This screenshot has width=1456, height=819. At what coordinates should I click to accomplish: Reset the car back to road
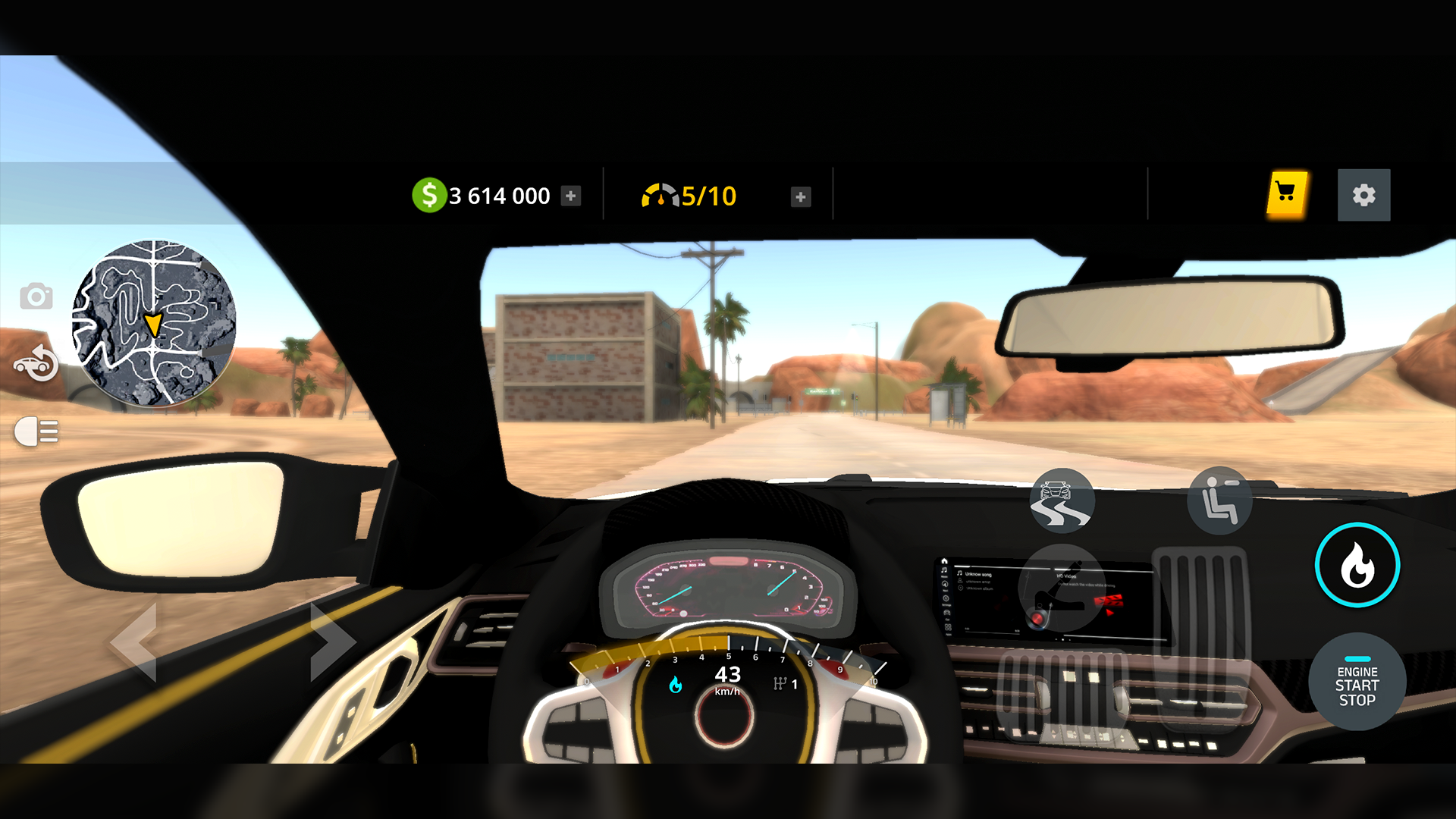tap(36, 362)
